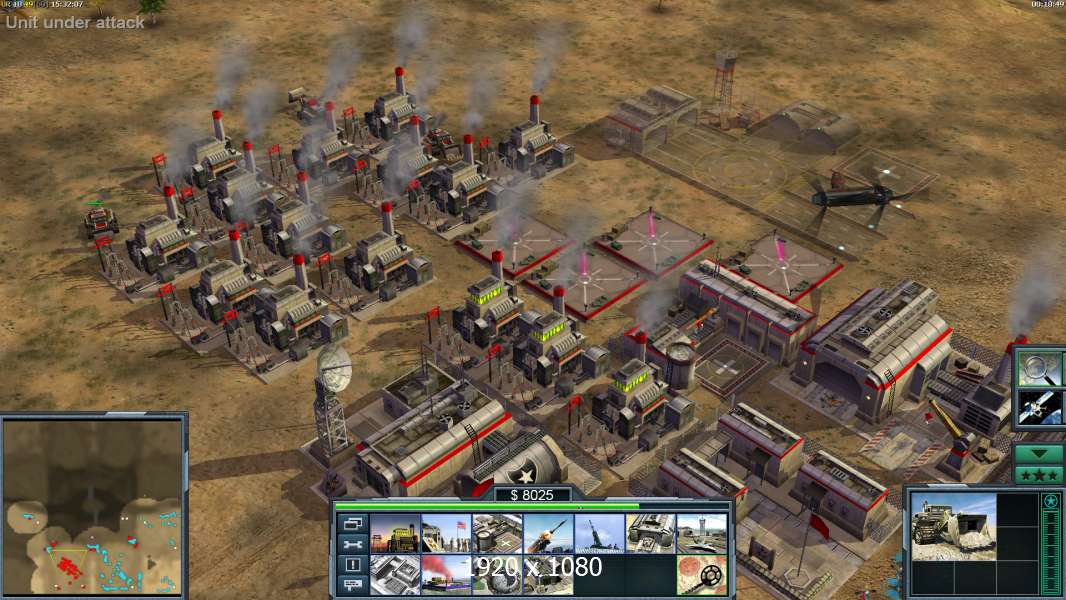Image resolution: width=1066 pixels, height=600 pixels.
Task: Launch the spy satellite special power
Action: tap(1039, 407)
